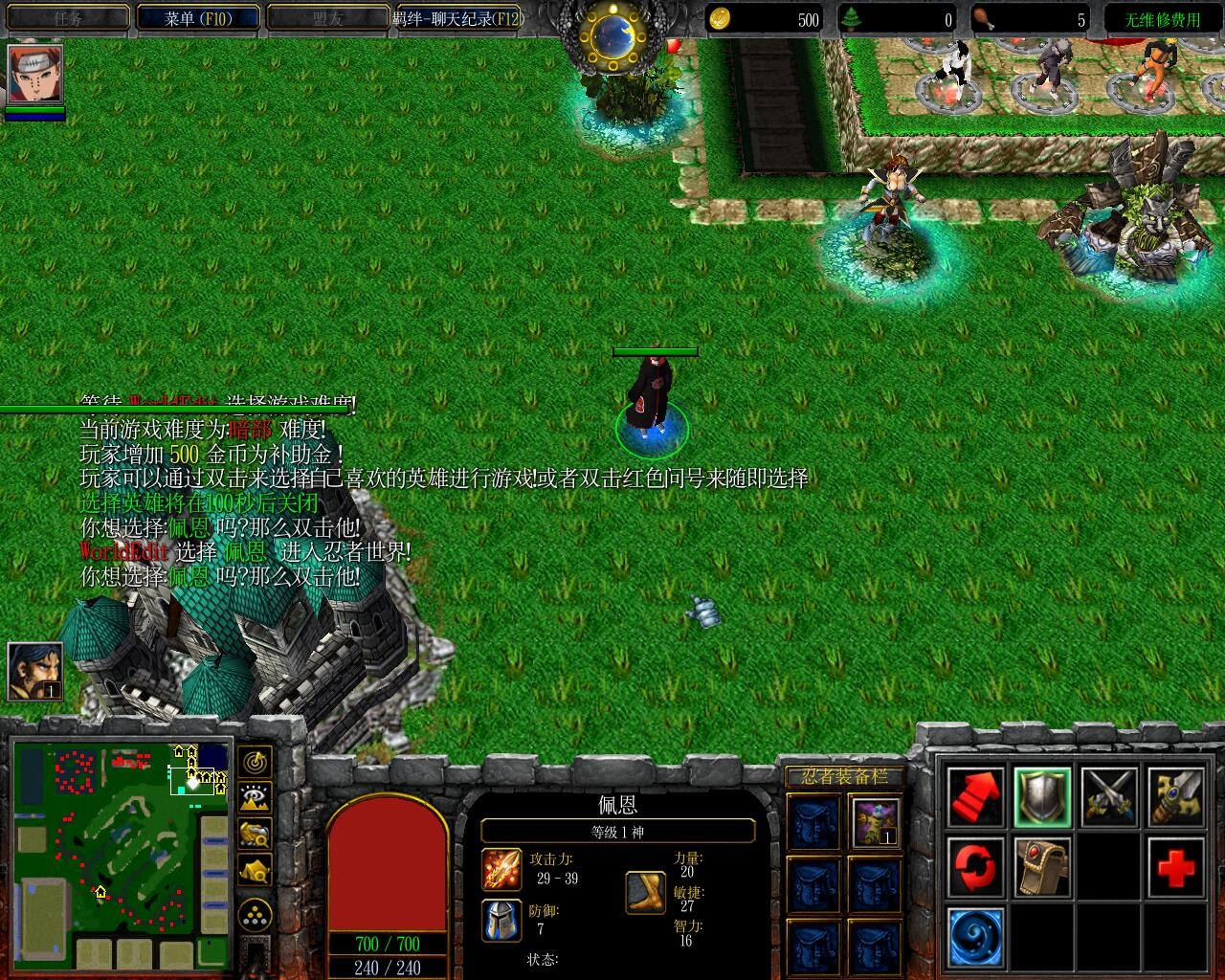Open the 菜单 (F10) game menu
This screenshot has height=980, width=1225.
[x=198, y=18]
